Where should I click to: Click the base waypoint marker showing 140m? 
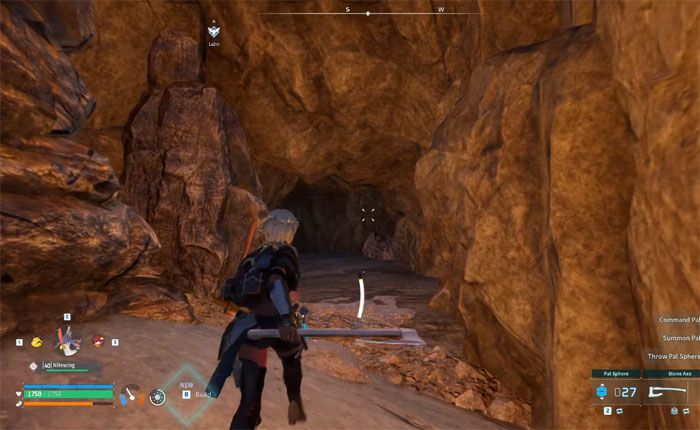[x=213, y=32]
